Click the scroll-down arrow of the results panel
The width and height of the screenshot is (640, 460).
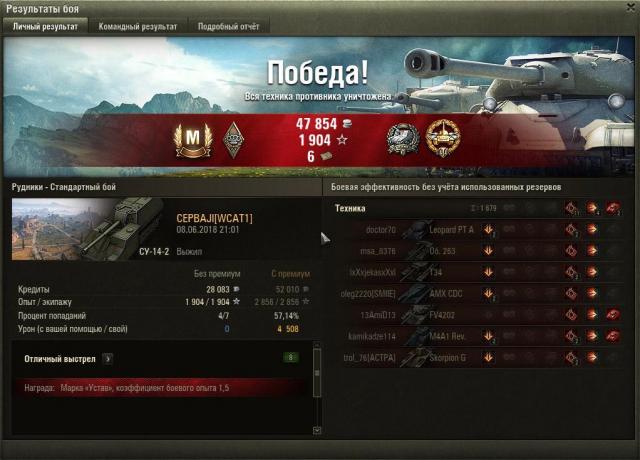pyautogui.click(x=318, y=429)
